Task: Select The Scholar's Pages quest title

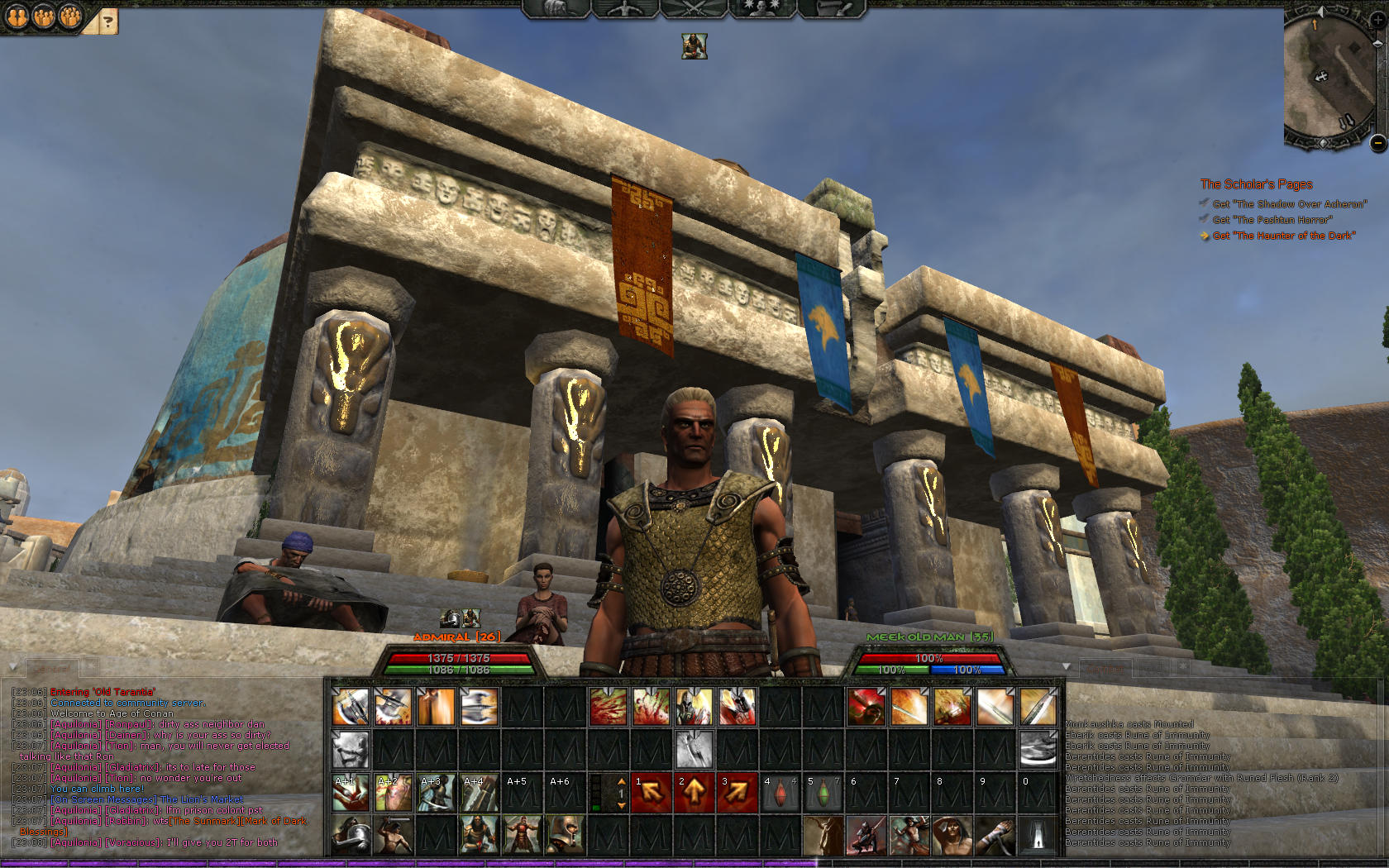Action: click(x=1256, y=184)
